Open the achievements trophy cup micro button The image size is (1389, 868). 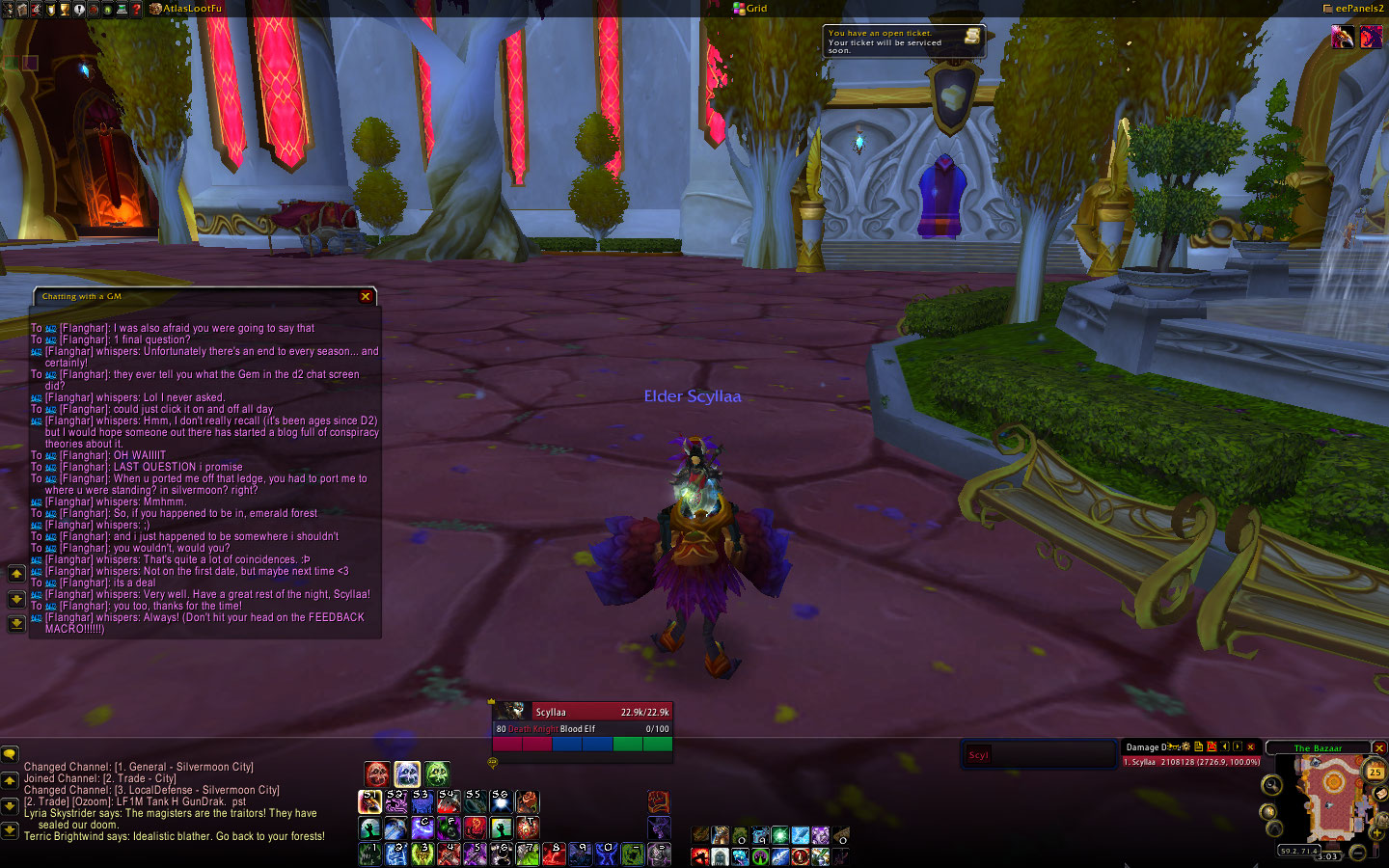(x=65, y=9)
